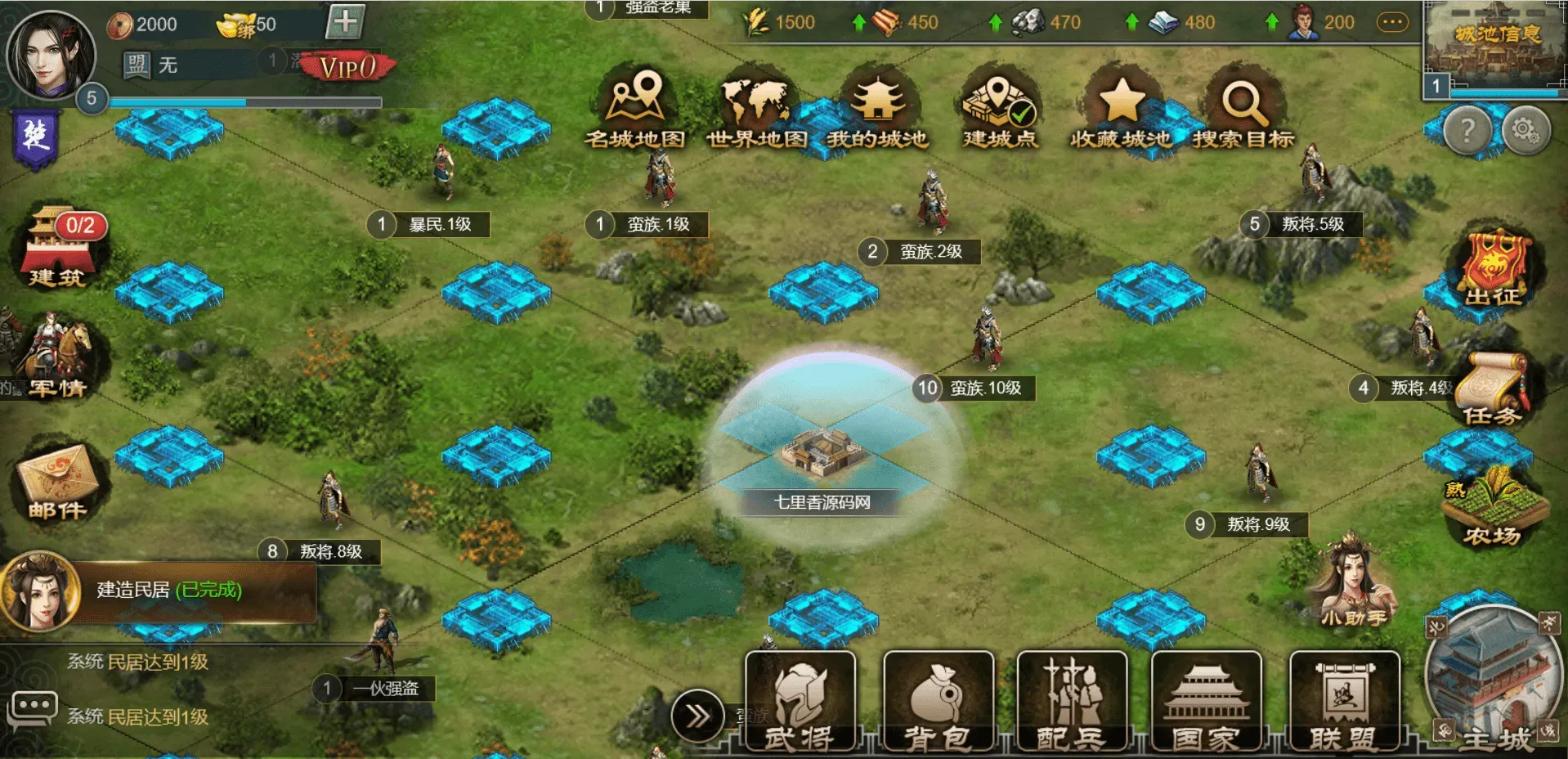View 军情 military intelligence
The image size is (1568, 759).
click(x=59, y=357)
